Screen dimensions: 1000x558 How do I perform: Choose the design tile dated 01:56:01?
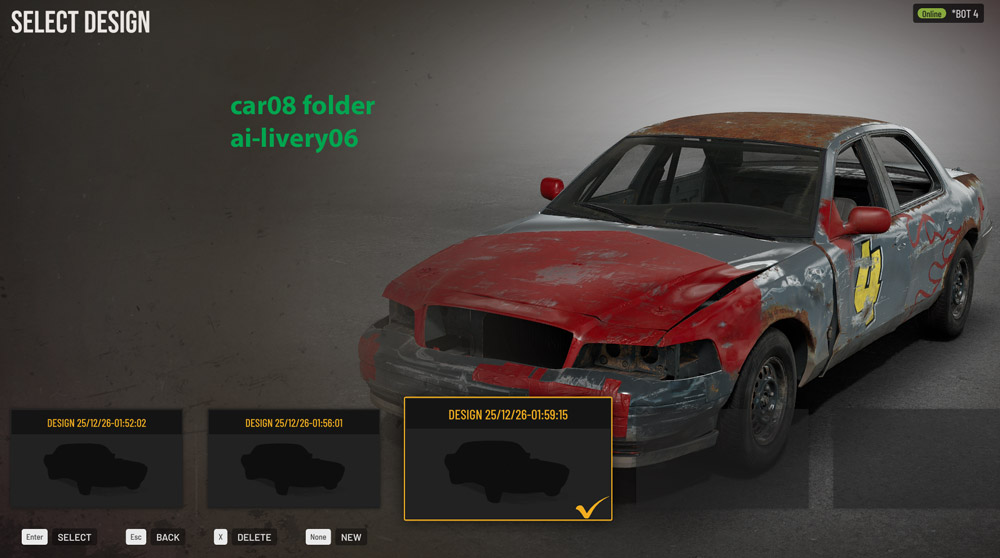tap(294, 460)
